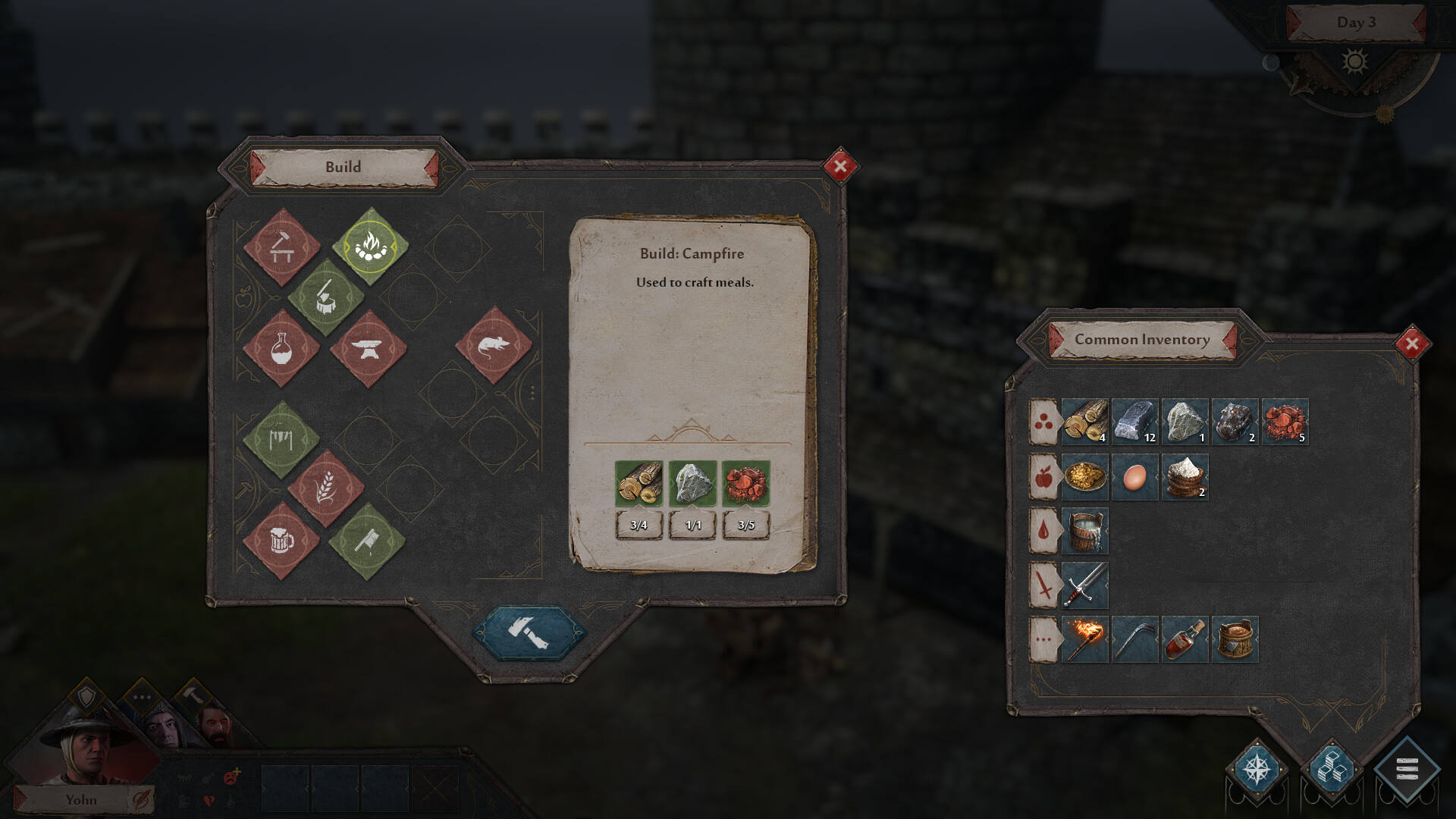Screen dimensions: 1456x819
Task: Choose the anvil forge build option
Action: coord(369,349)
